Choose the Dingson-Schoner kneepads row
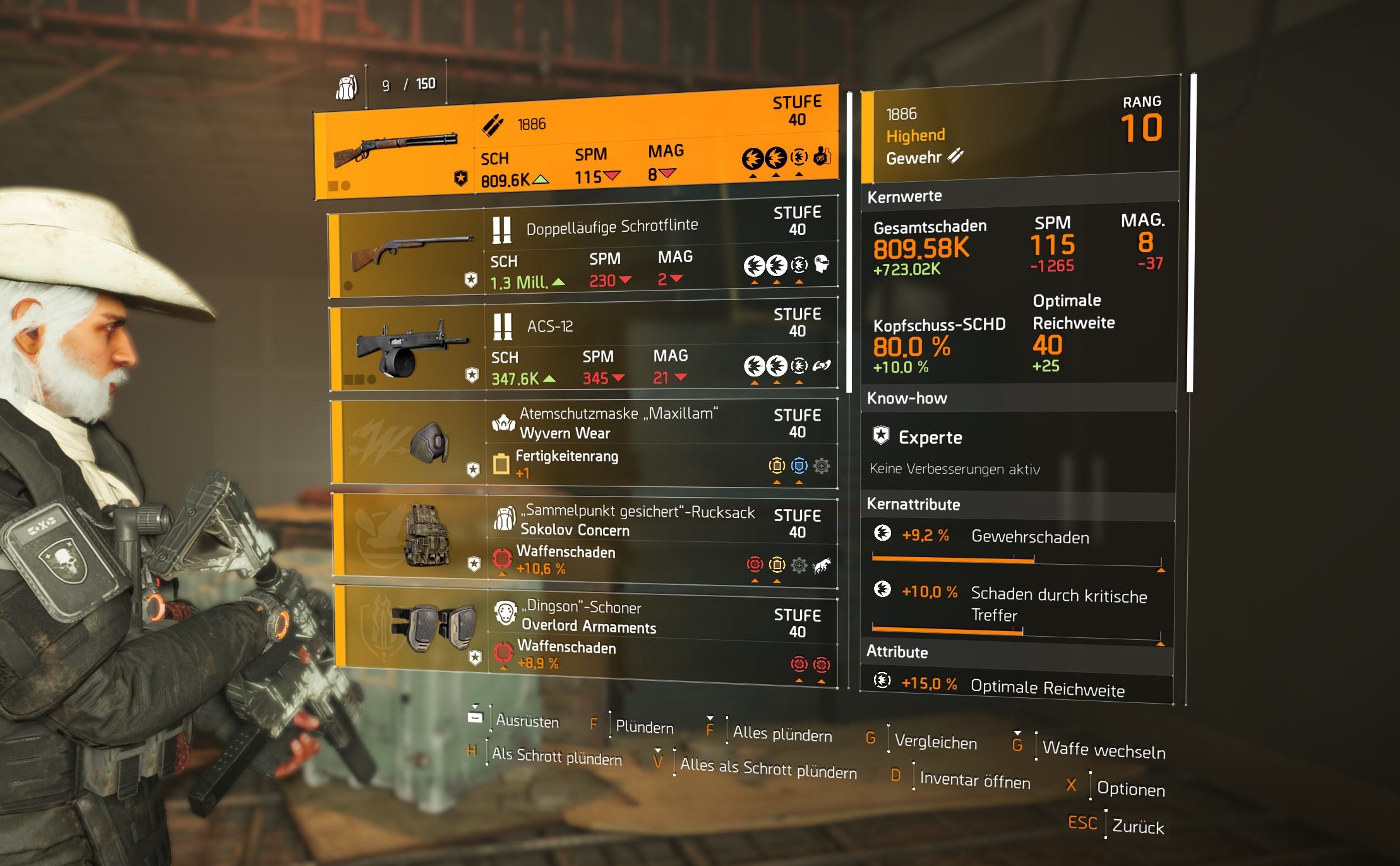Screen dimensions: 1400x866 click(586, 635)
